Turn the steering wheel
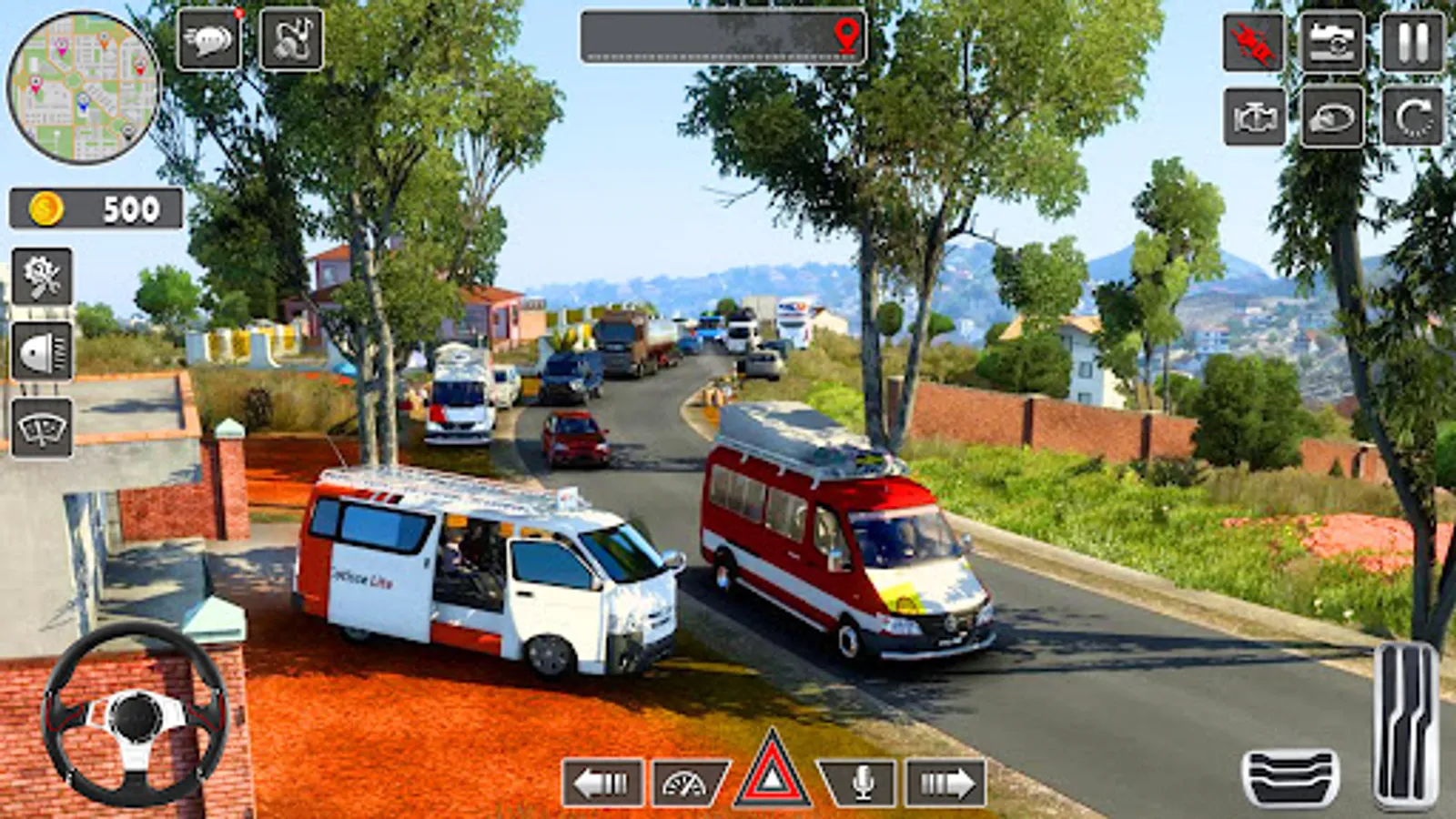The width and height of the screenshot is (1456, 819). coord(138,719)
